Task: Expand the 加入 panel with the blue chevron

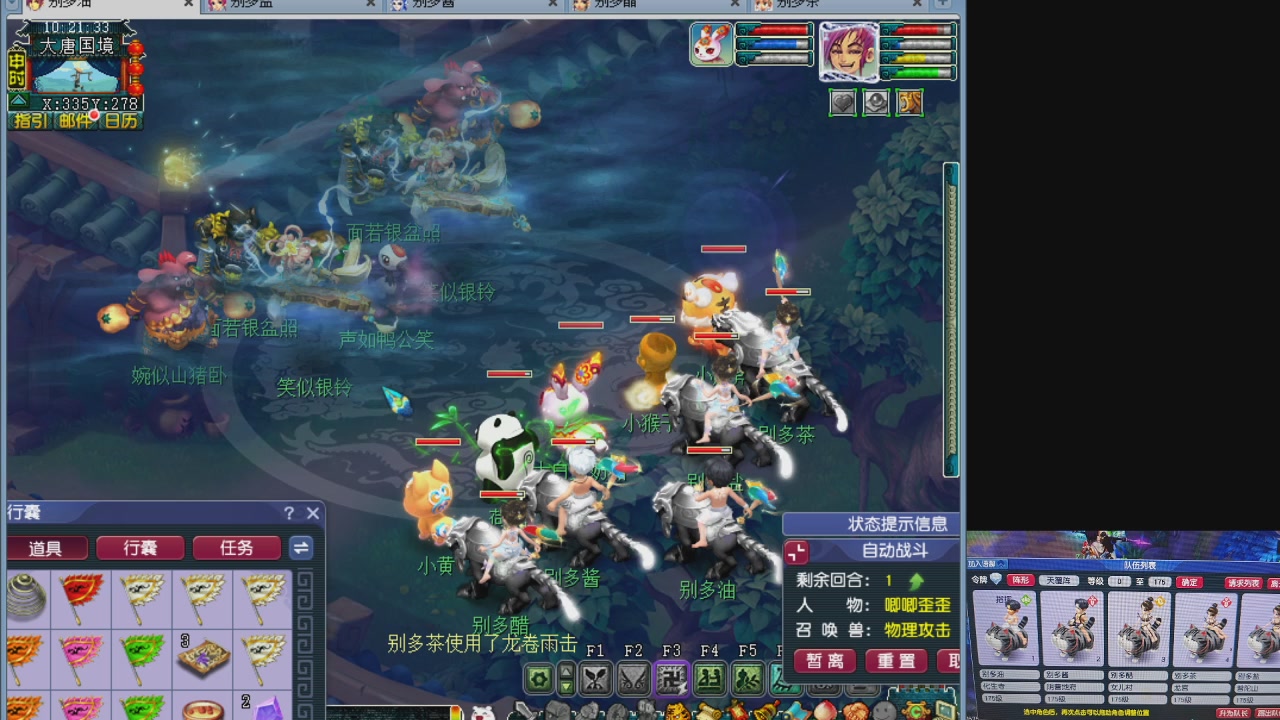Action: pyautogui.click(x=1001, y=564)
